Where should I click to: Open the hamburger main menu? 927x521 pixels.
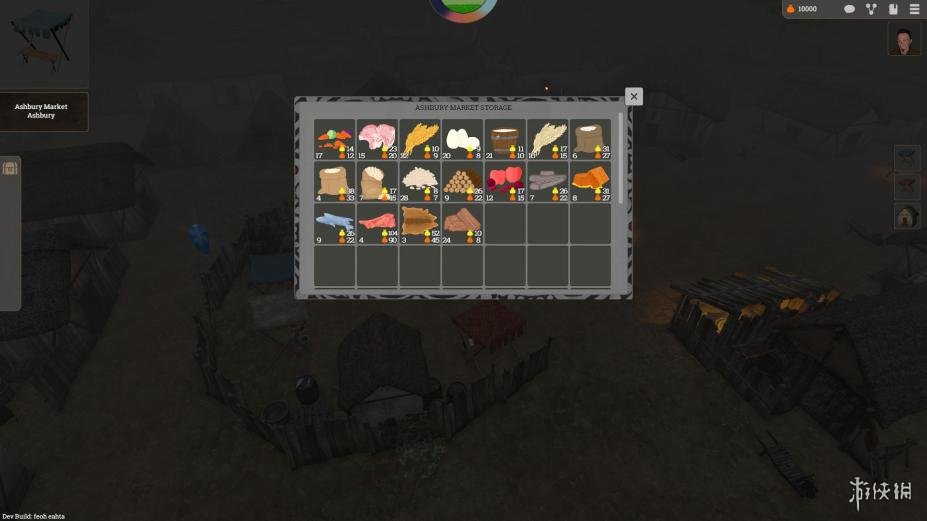[x=913, y=9]
